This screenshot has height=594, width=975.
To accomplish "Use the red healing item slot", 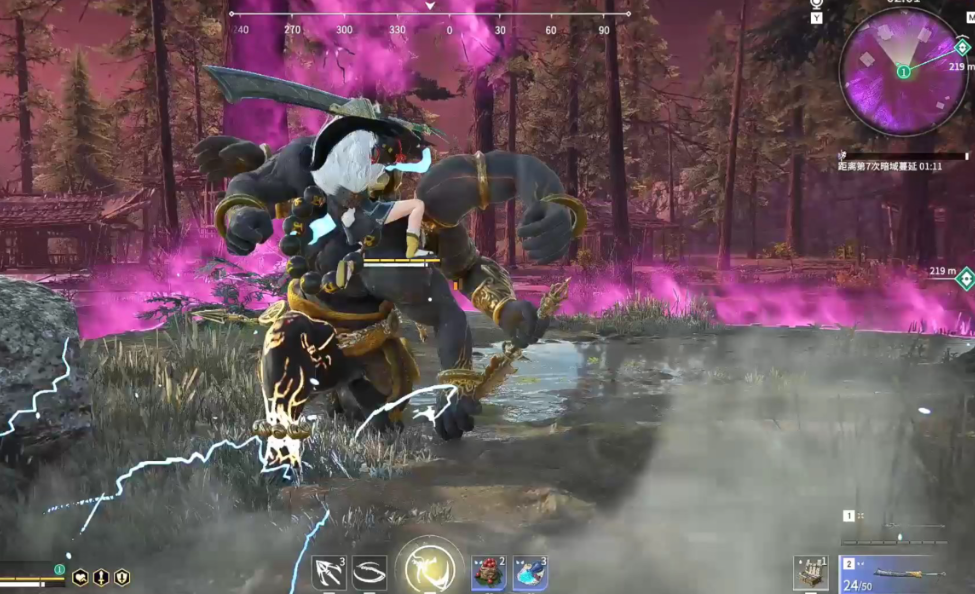I will click(x=489, y=572).
